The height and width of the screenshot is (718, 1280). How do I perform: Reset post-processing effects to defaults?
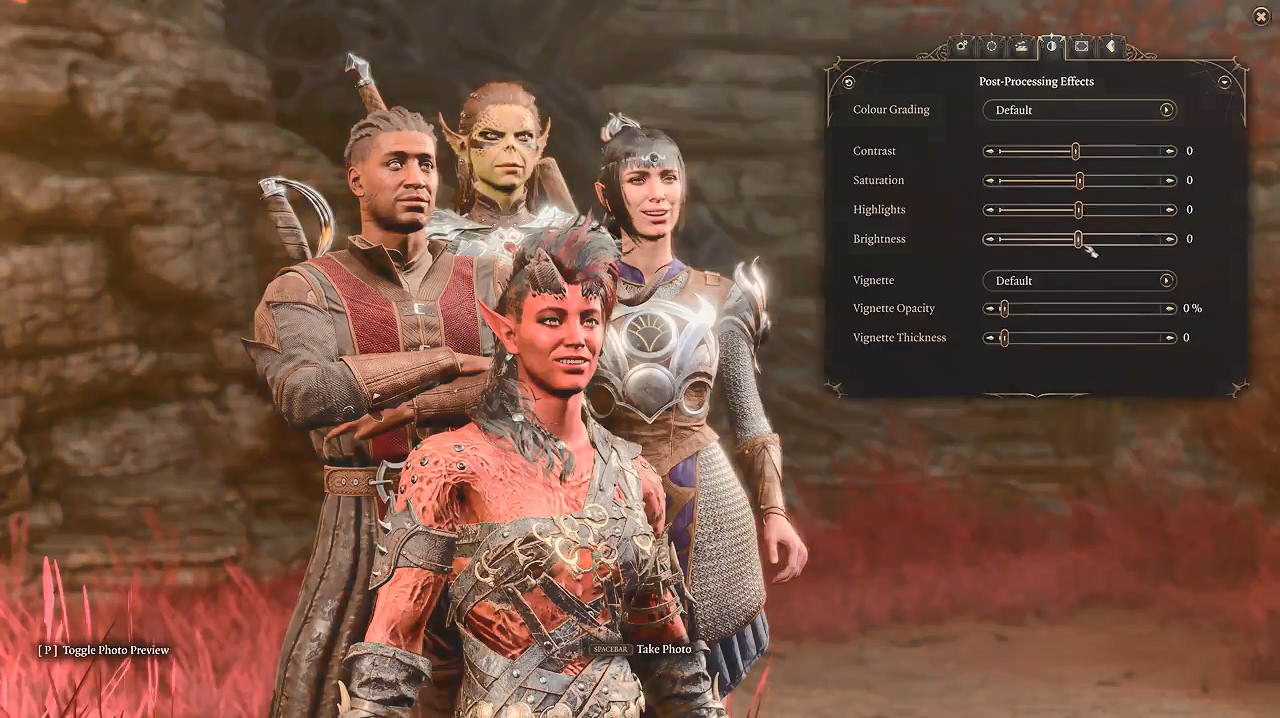coord(849,82)
